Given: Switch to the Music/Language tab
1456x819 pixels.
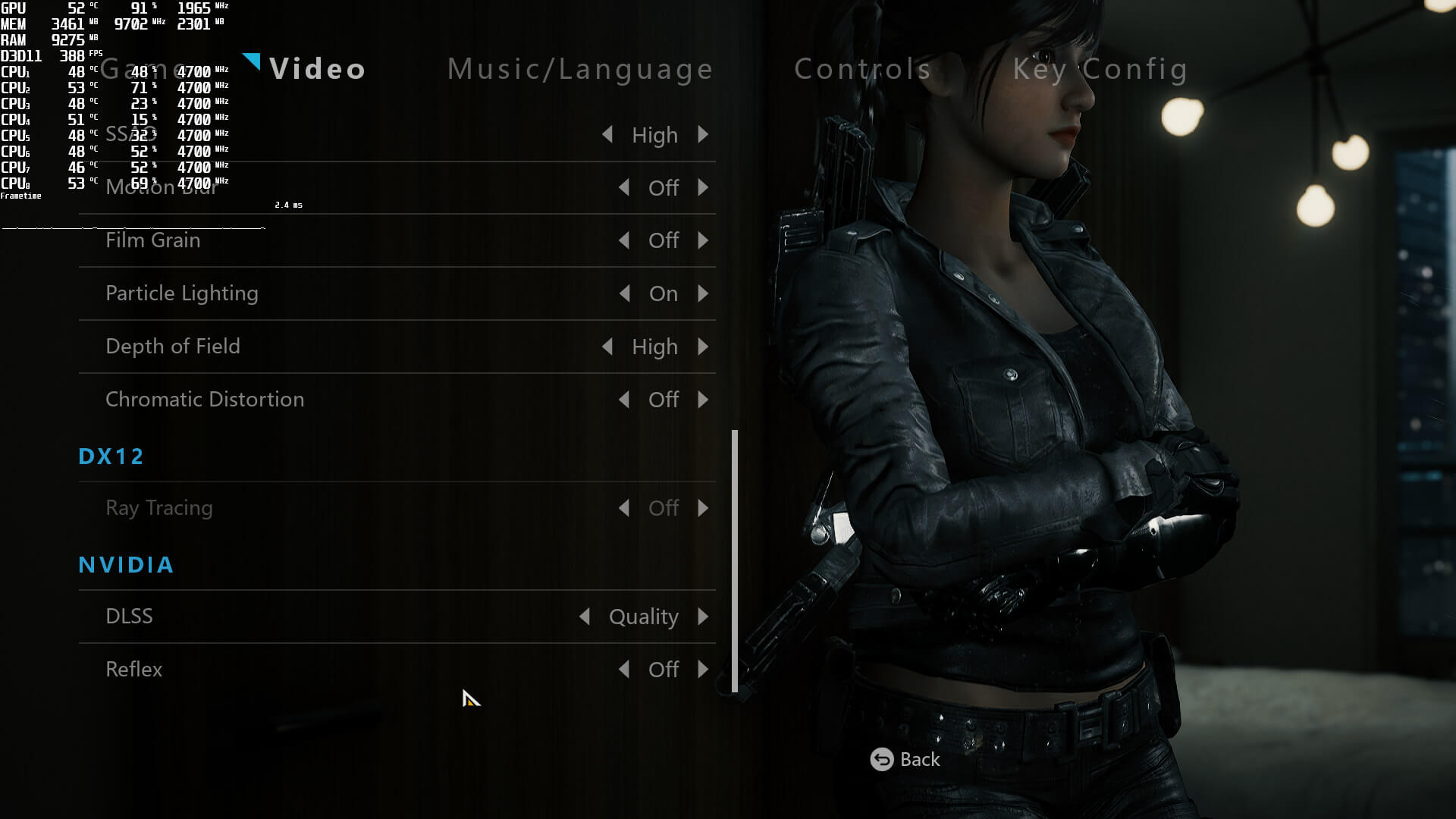Looking at the screenshot, I should pos(580,69).
